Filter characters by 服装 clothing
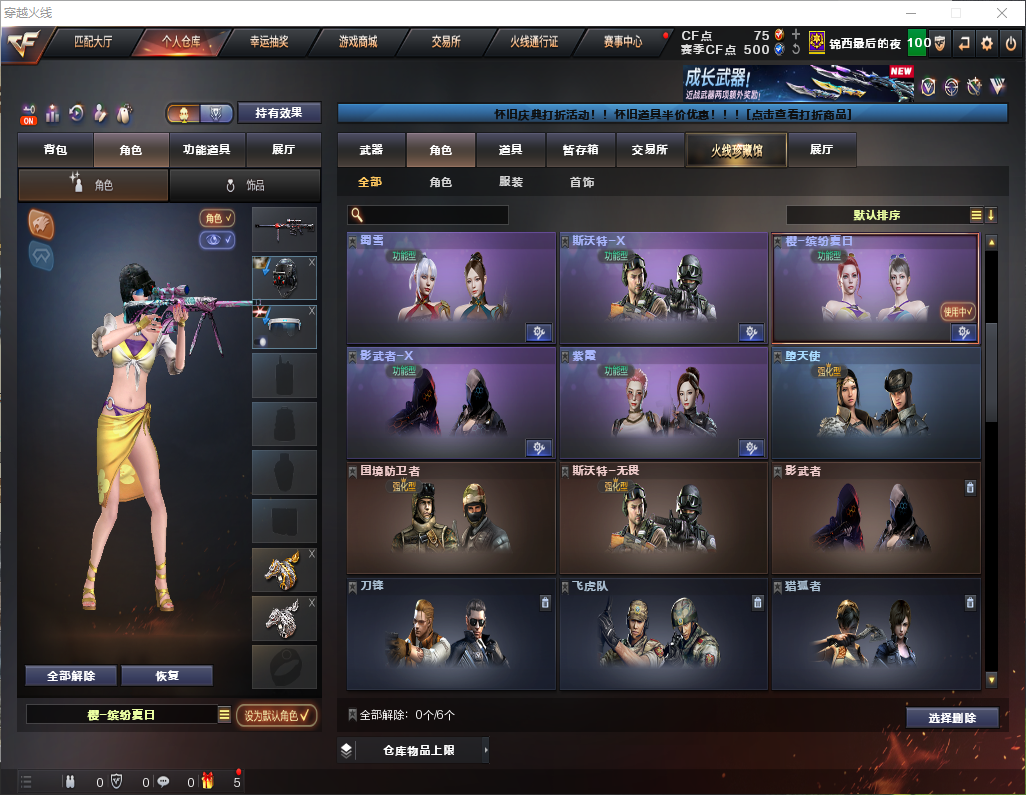Image resolution: width=1026 pixels, height=795 pixels. 511,182
